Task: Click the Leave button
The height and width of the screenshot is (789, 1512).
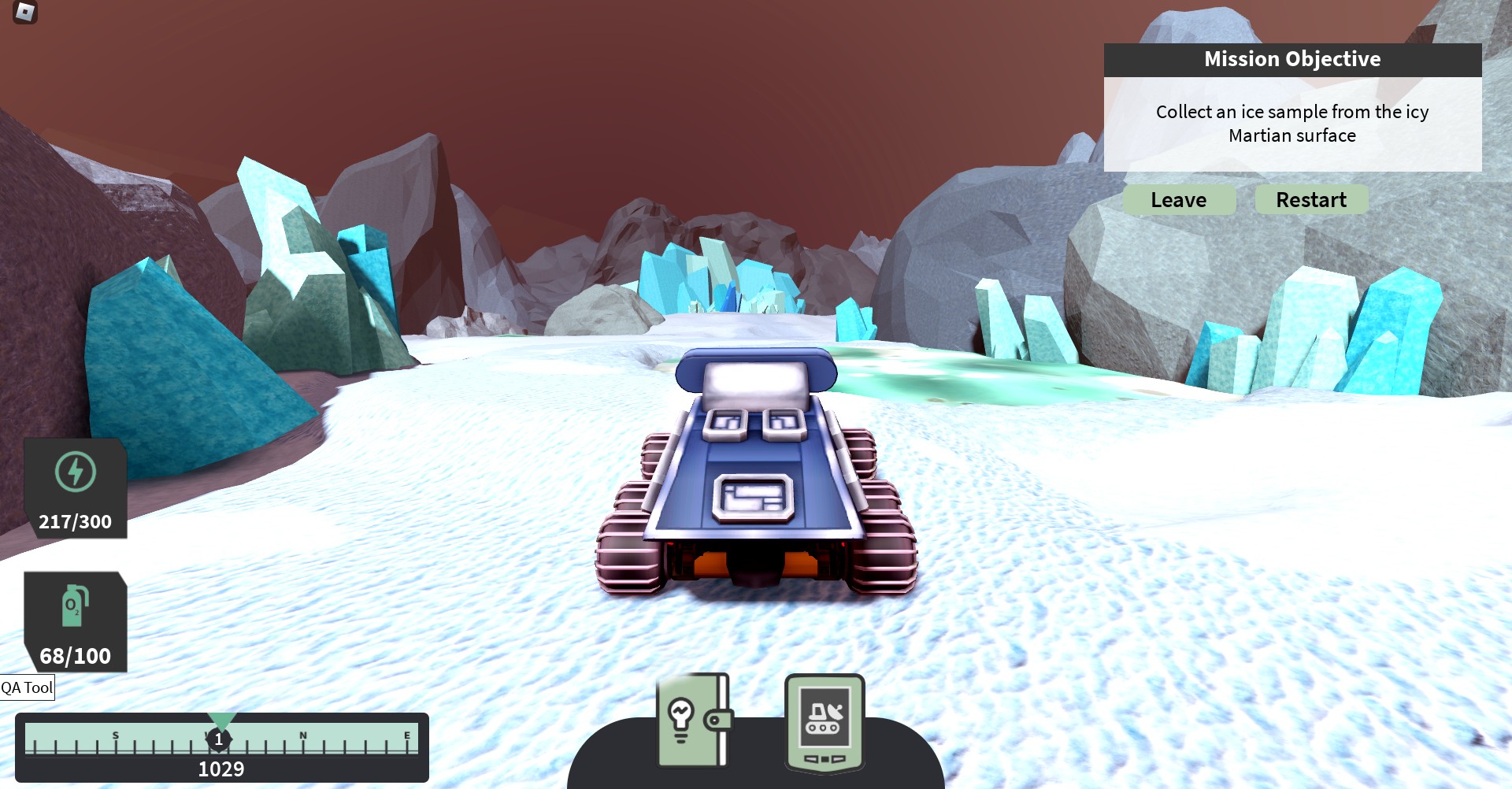Action: 1179,200
